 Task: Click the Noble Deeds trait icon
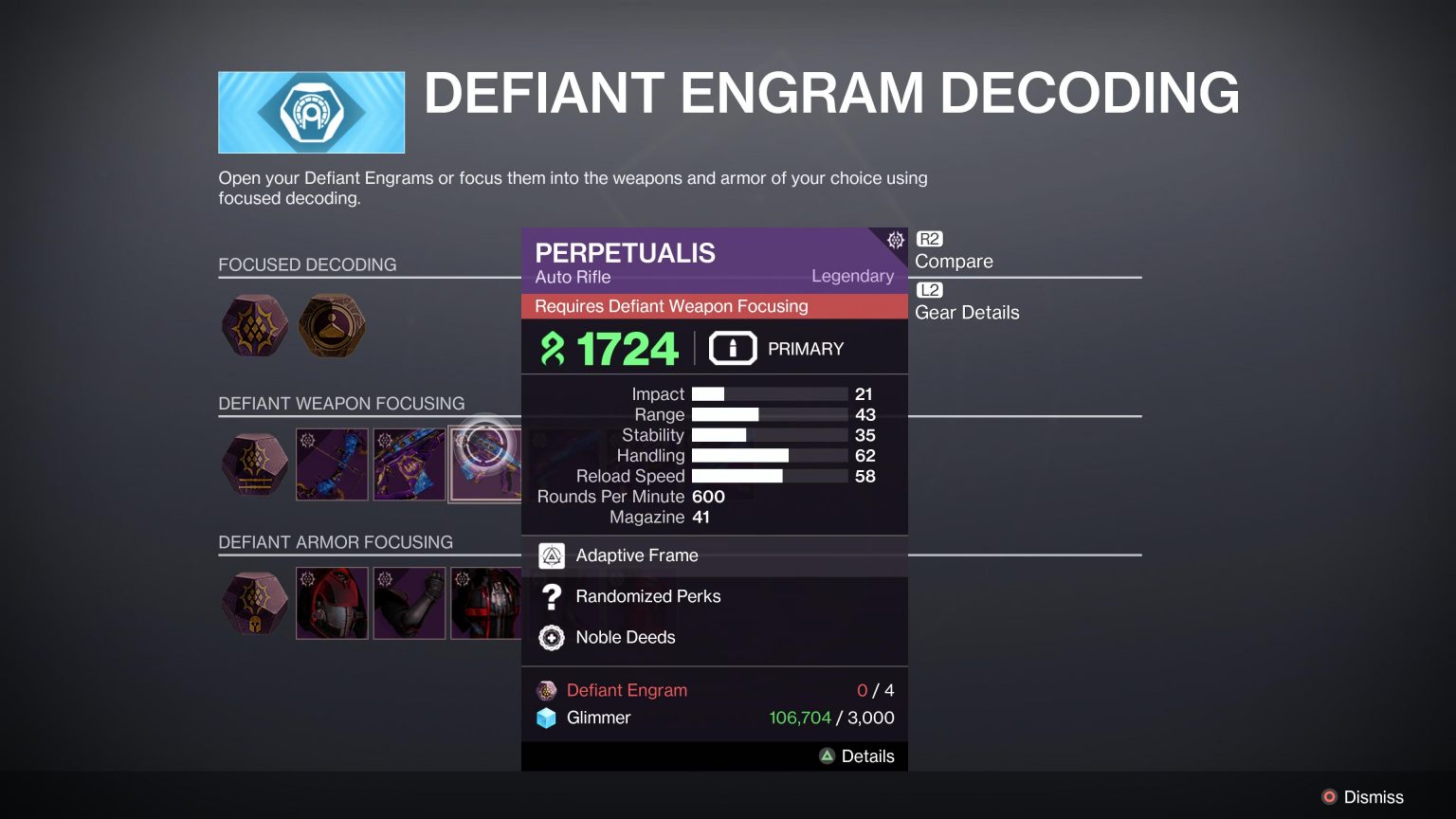(x=552, y=637)
